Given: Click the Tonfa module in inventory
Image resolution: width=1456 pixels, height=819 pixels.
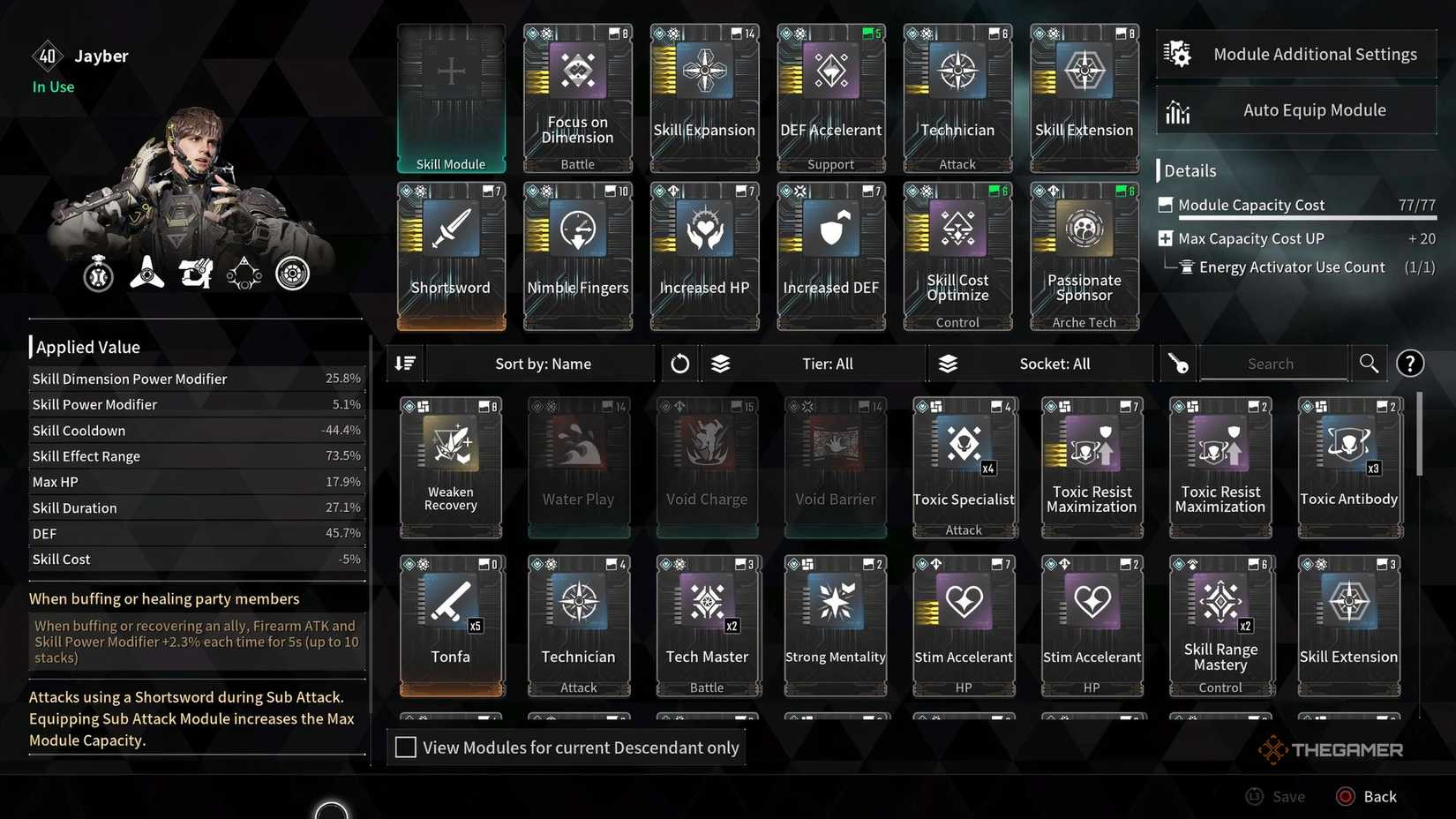Looking at the screenshot, I should [x=451, y=622].
